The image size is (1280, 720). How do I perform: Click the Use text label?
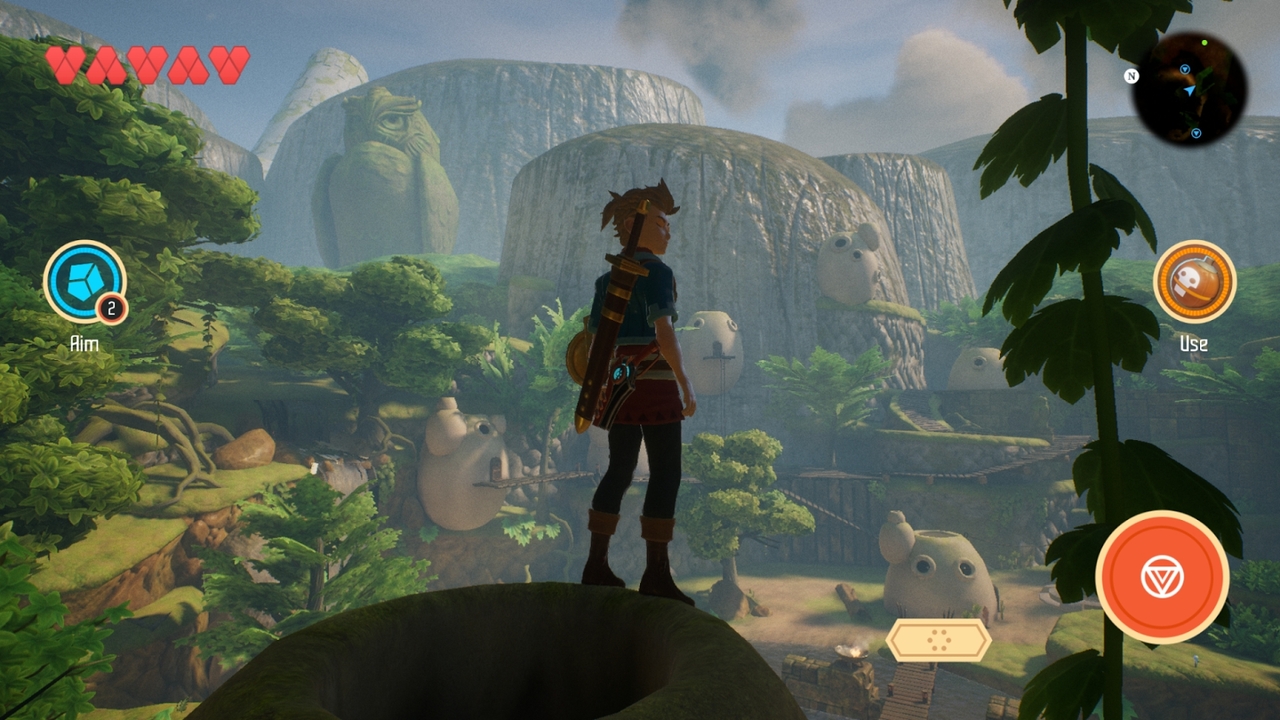point(1196,343)
